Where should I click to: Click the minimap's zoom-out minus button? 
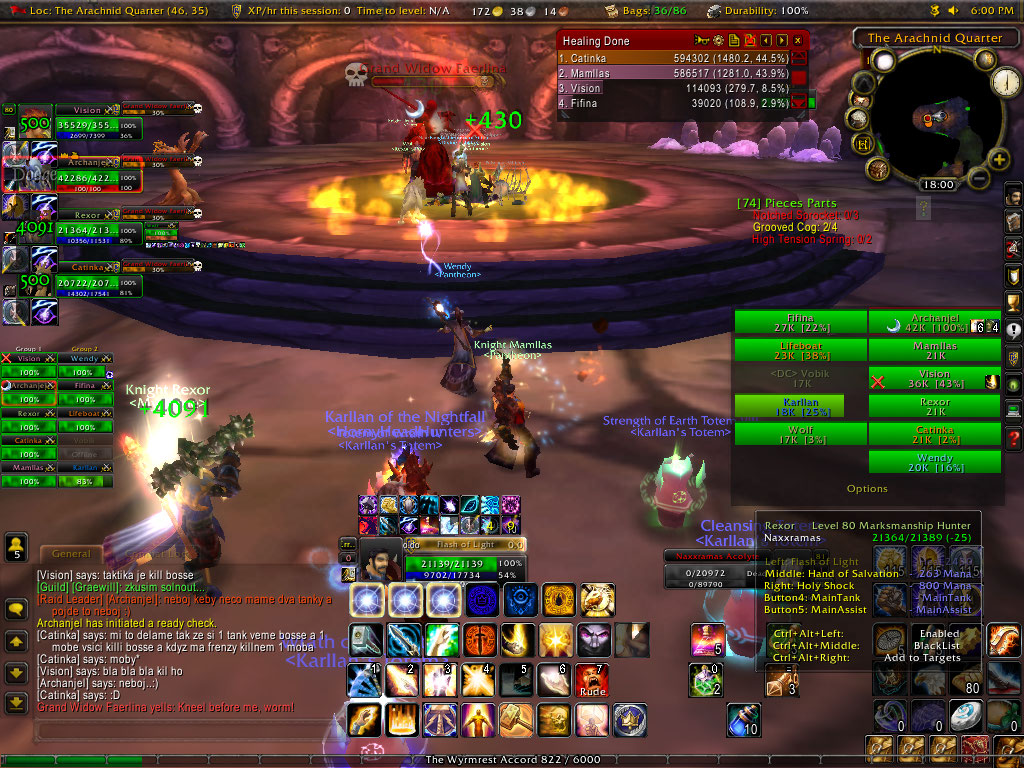click(x=977, y=180)
